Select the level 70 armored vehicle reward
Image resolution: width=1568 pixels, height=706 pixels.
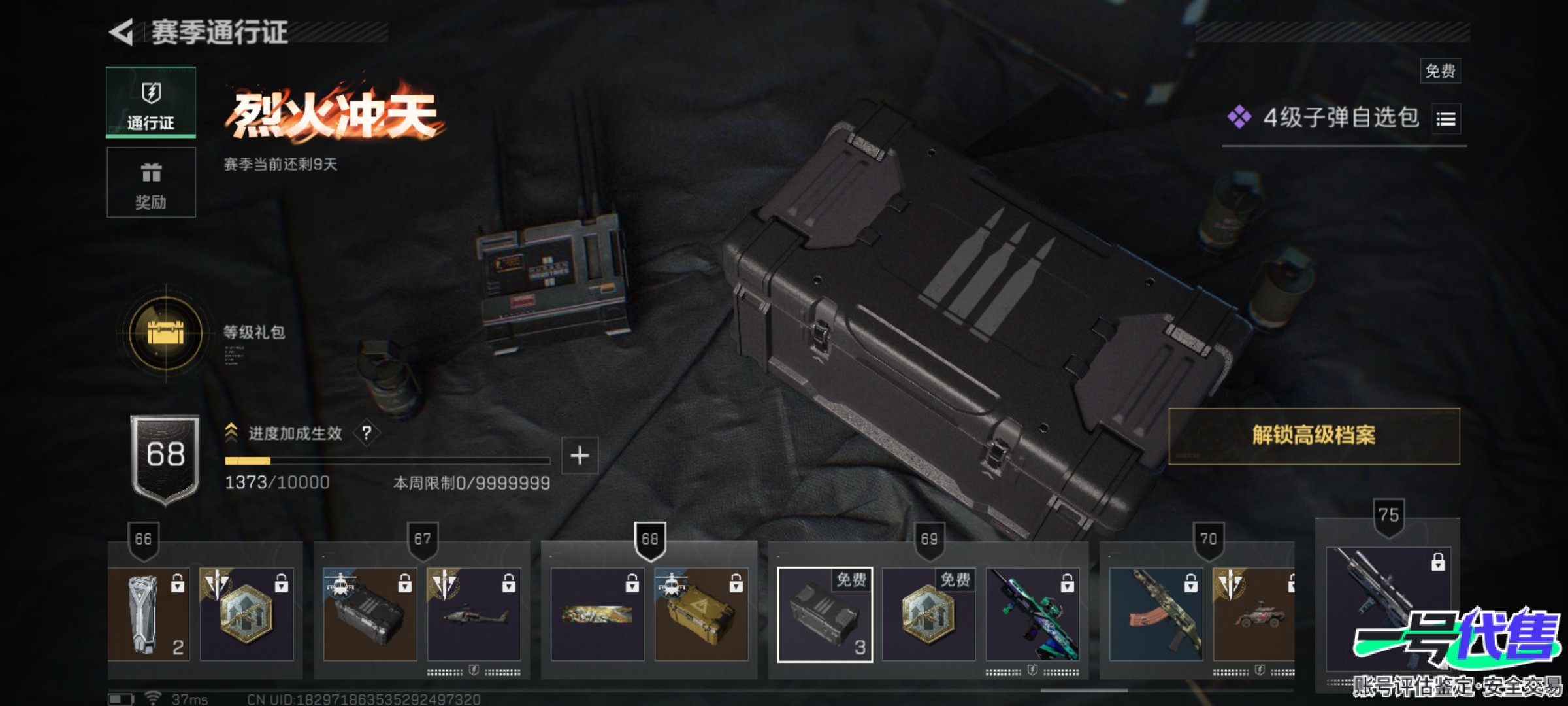[1253, 614]
